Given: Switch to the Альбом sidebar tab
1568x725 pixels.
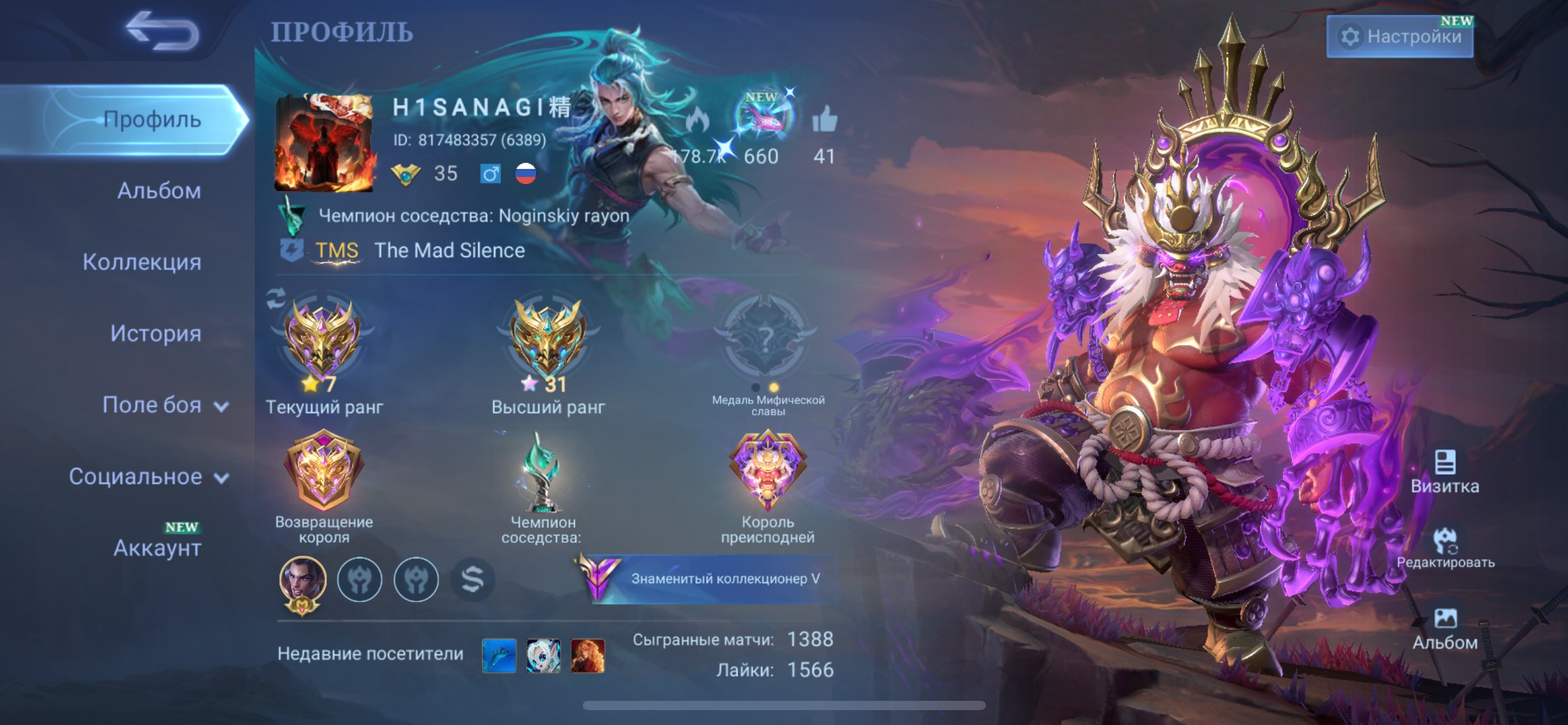Looking at the screenshot, I should [x=159, y=191].
